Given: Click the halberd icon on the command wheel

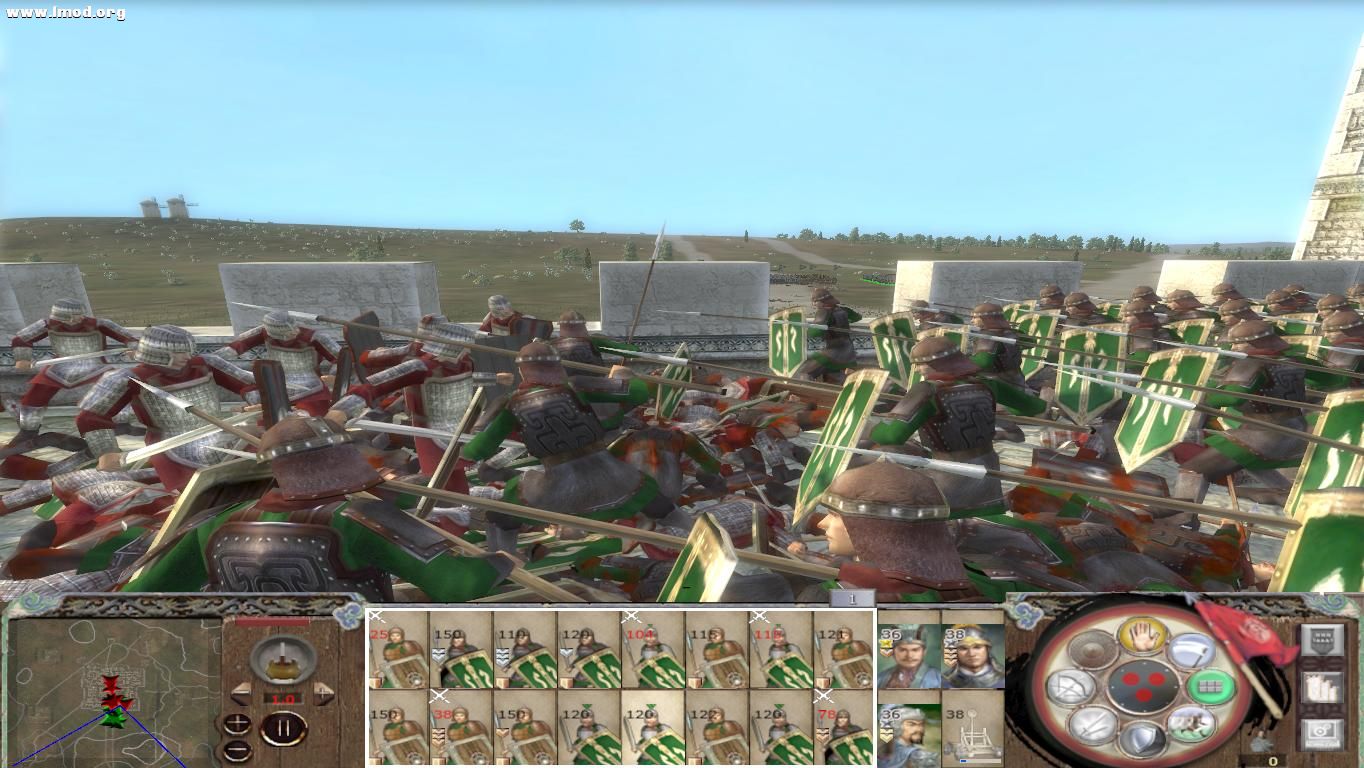Looking at the screenshot, I should click(1192, 651).
